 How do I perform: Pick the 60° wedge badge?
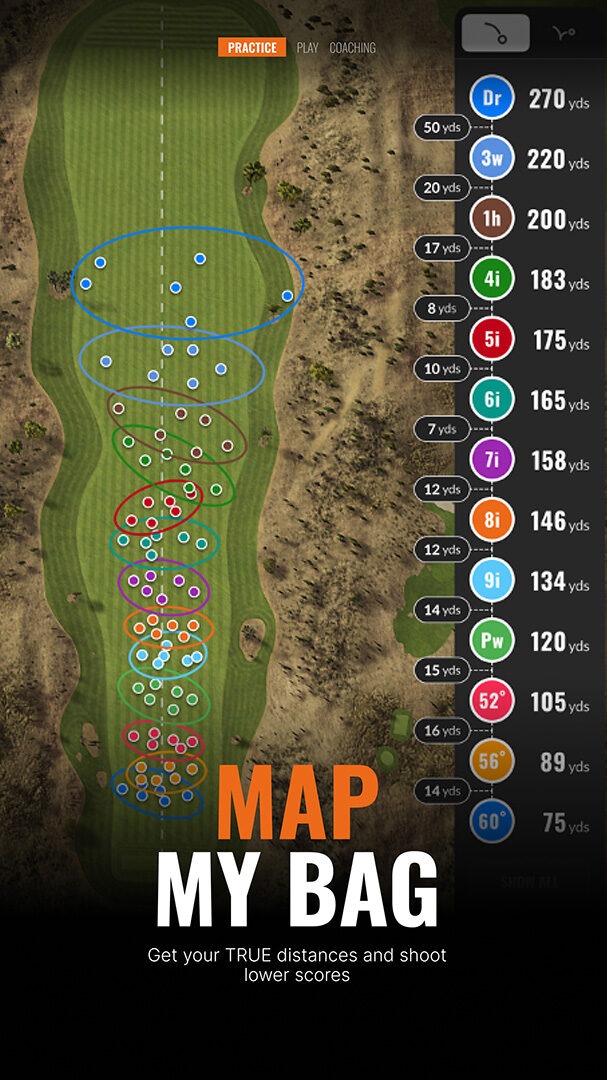coord(492,823)
